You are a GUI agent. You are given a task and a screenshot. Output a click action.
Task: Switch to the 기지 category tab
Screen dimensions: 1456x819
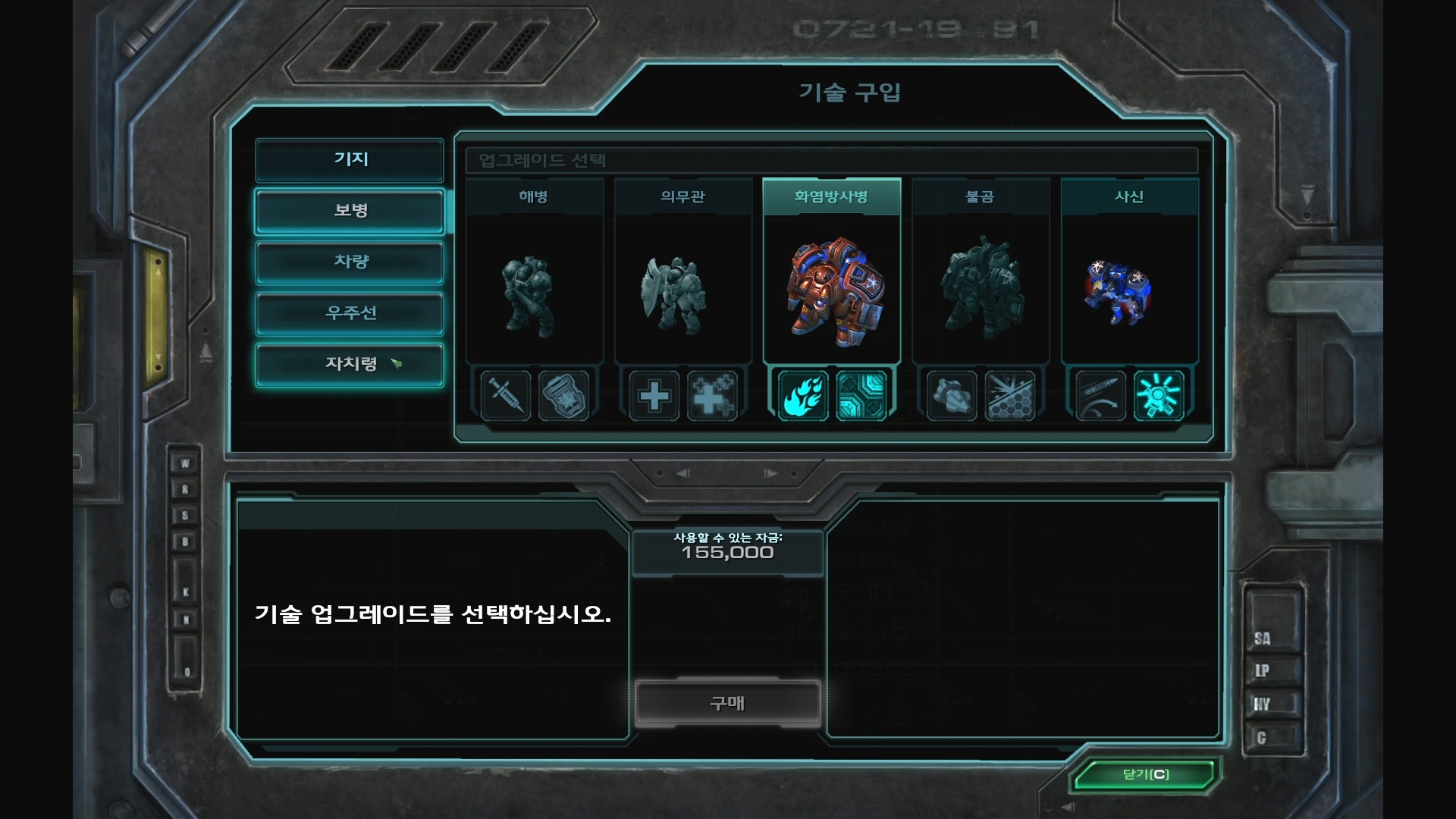[350, 159]
